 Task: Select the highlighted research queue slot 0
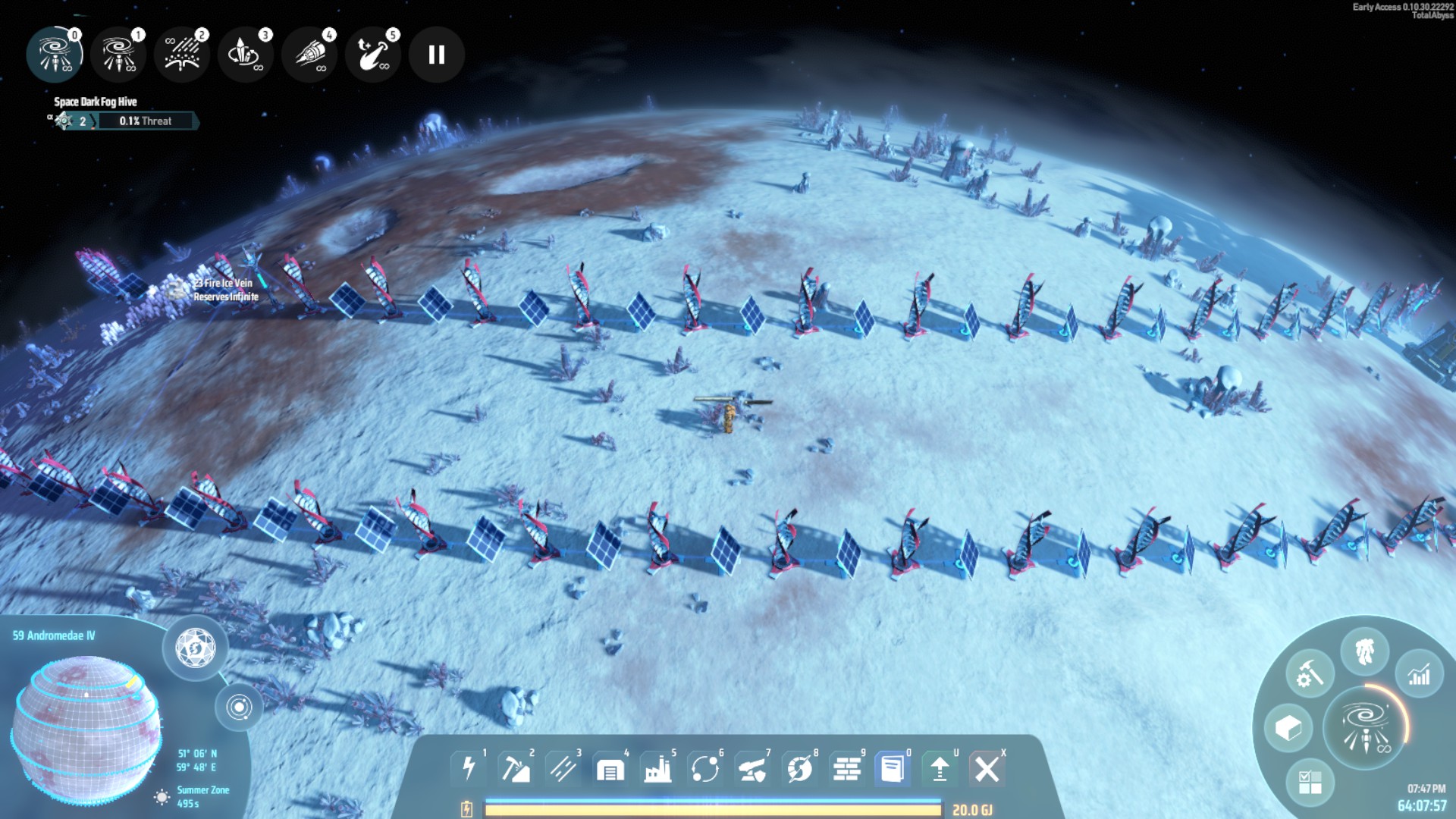tap(55, 55)
